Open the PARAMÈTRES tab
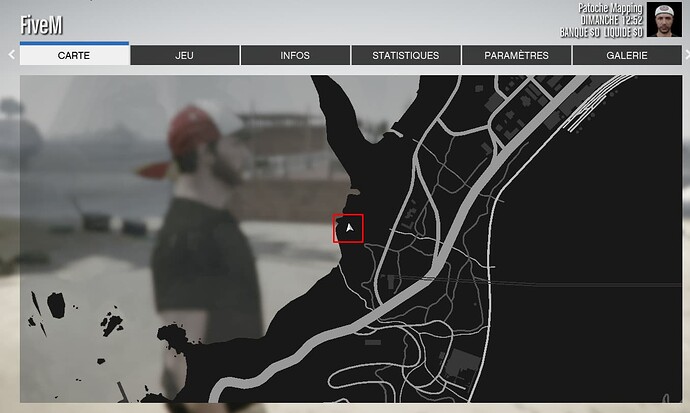This screenshot has height=413, width=690. pyautogui.click(x=516, y=55)
